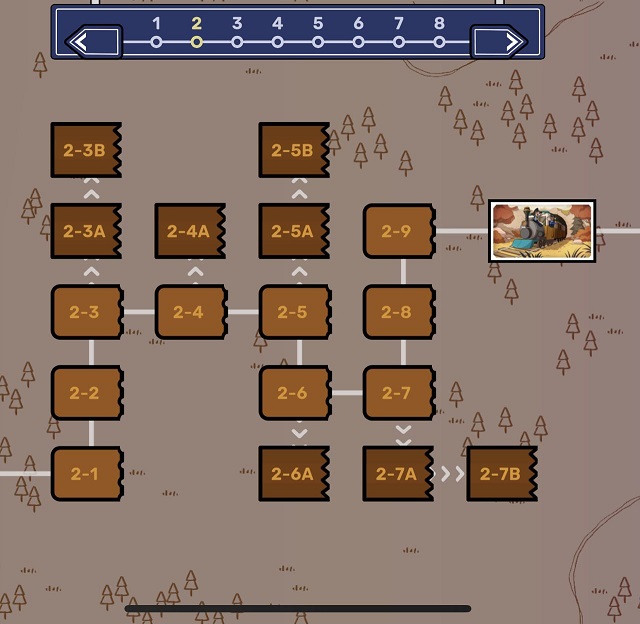Open level 2-1
The height and width of the screenshot is (624, 640).
click(86, 474)
